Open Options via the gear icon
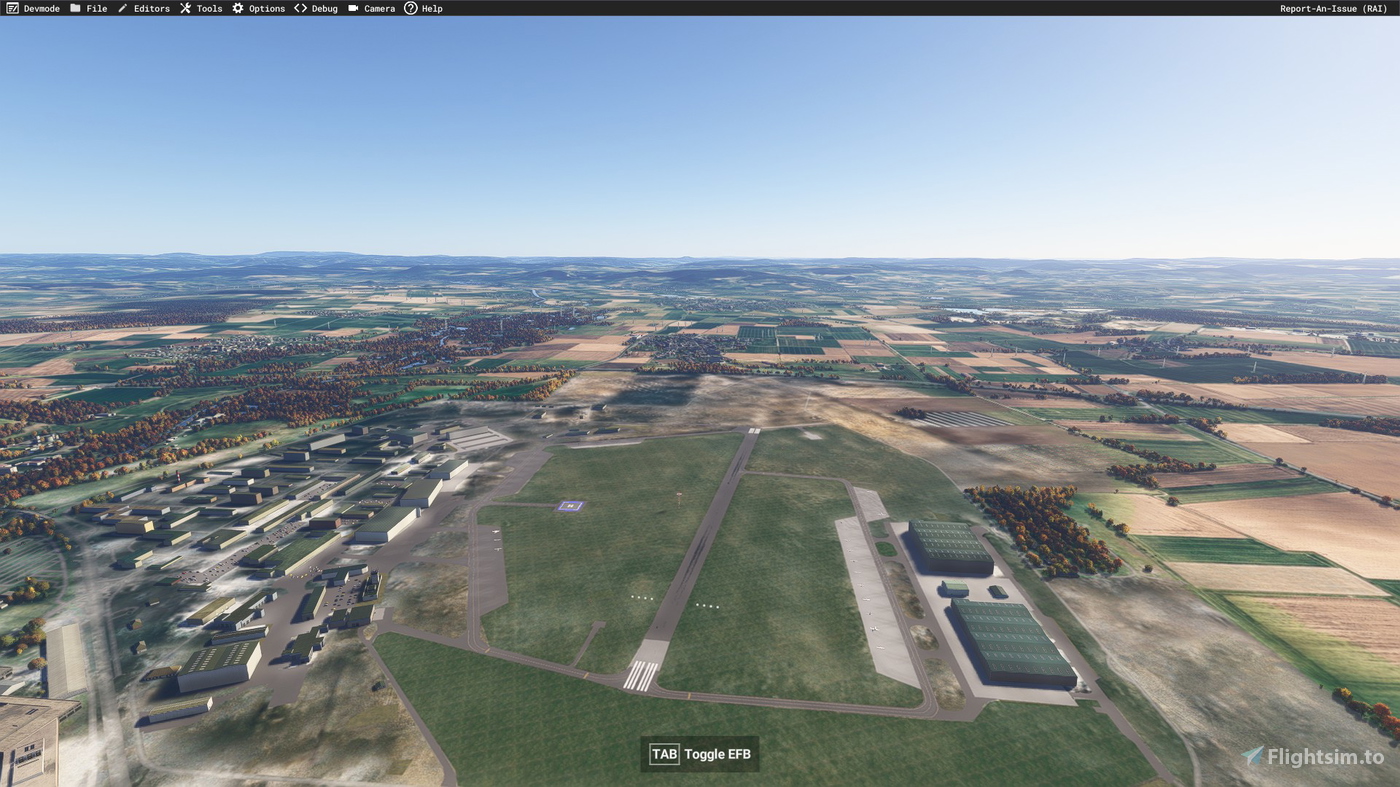Viewport: 1400px width, 787px height. [236, 7]
